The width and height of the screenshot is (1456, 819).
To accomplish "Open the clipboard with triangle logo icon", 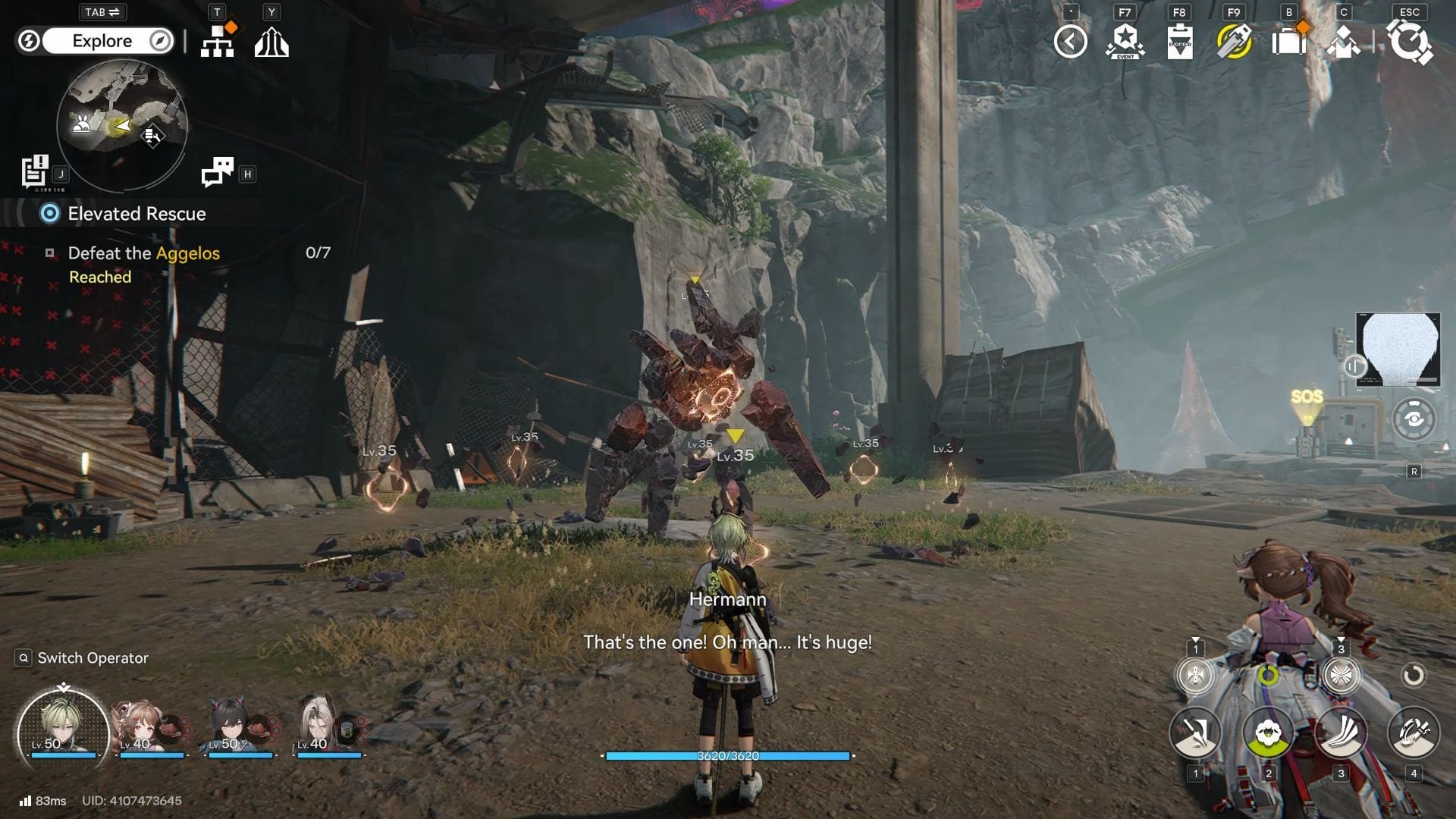I will click(x=1179, y=42).
